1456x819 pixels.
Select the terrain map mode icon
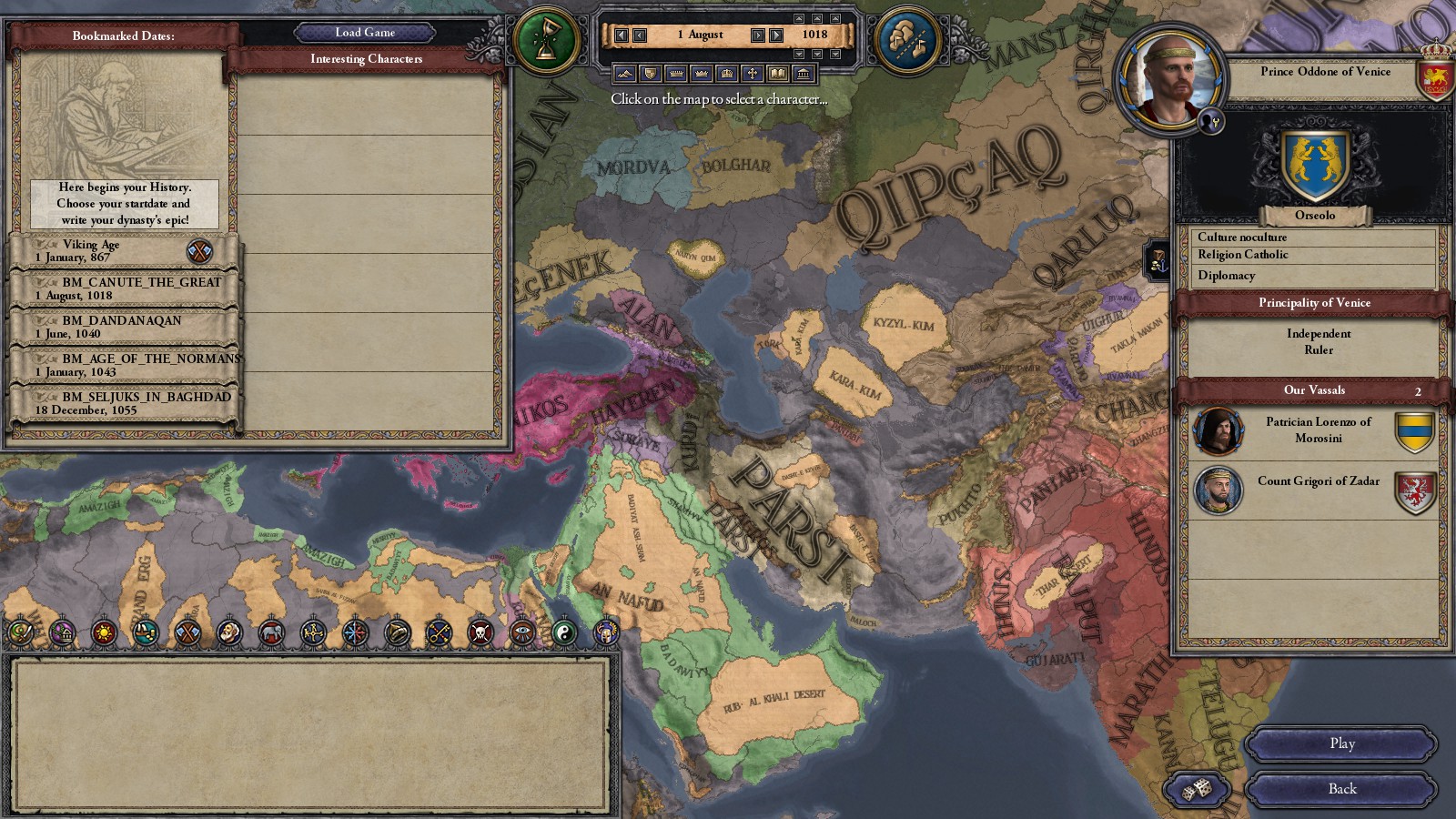tap(624, 73)
